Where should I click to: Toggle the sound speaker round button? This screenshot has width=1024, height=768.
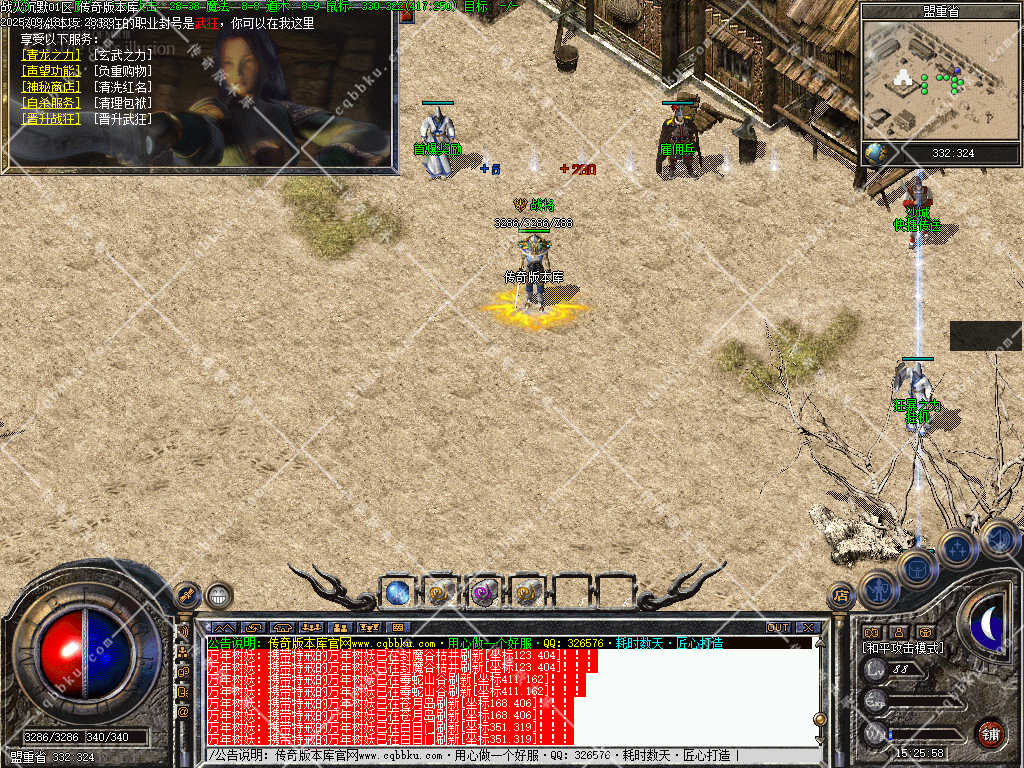997,539
